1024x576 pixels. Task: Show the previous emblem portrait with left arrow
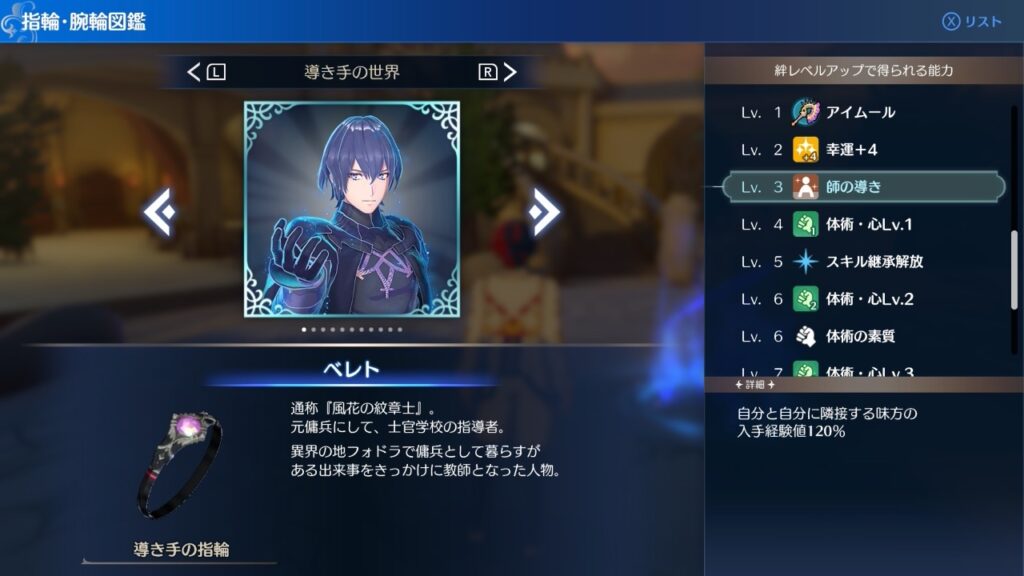[x=160, y=211]
